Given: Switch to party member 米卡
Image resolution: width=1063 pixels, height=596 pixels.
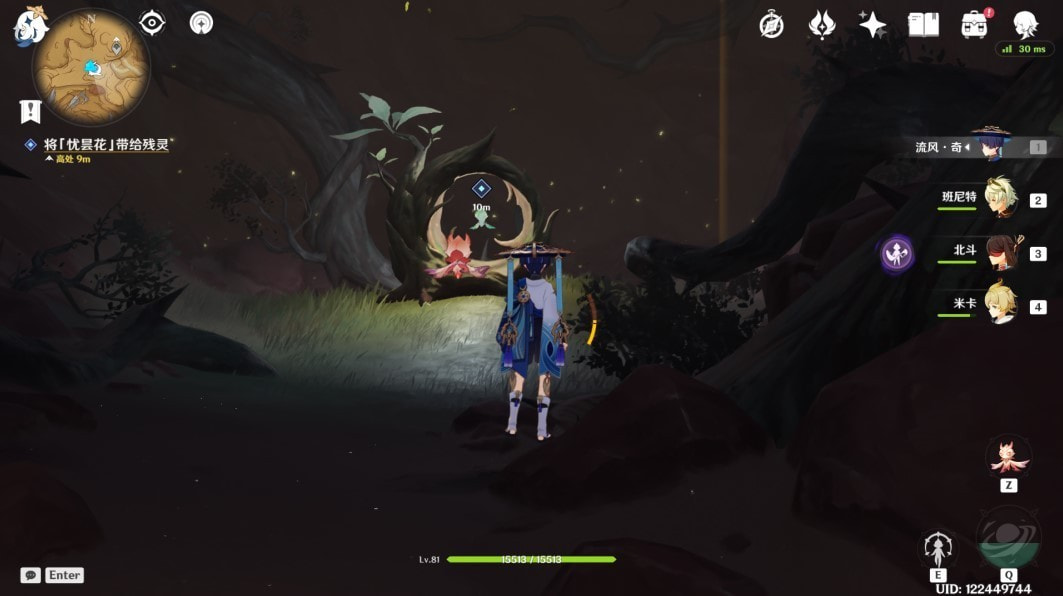Looking at the screenshot, I should click(1000, 305).
